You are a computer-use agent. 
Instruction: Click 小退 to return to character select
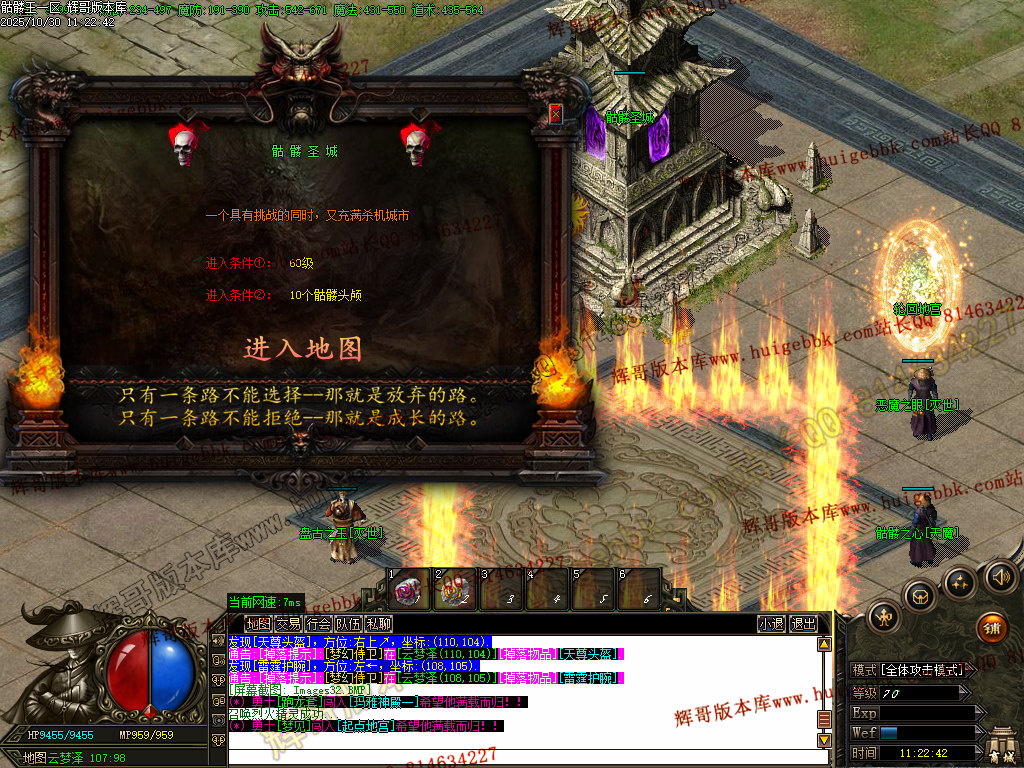pos(771,624)
